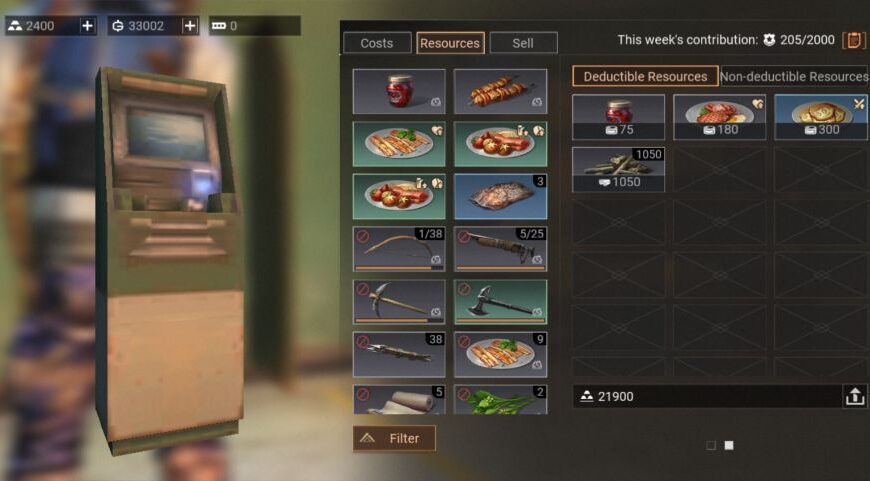The image size is (870, 481).
Task: Select the grilled skewers inventory slot
Action: click(500, 91)
